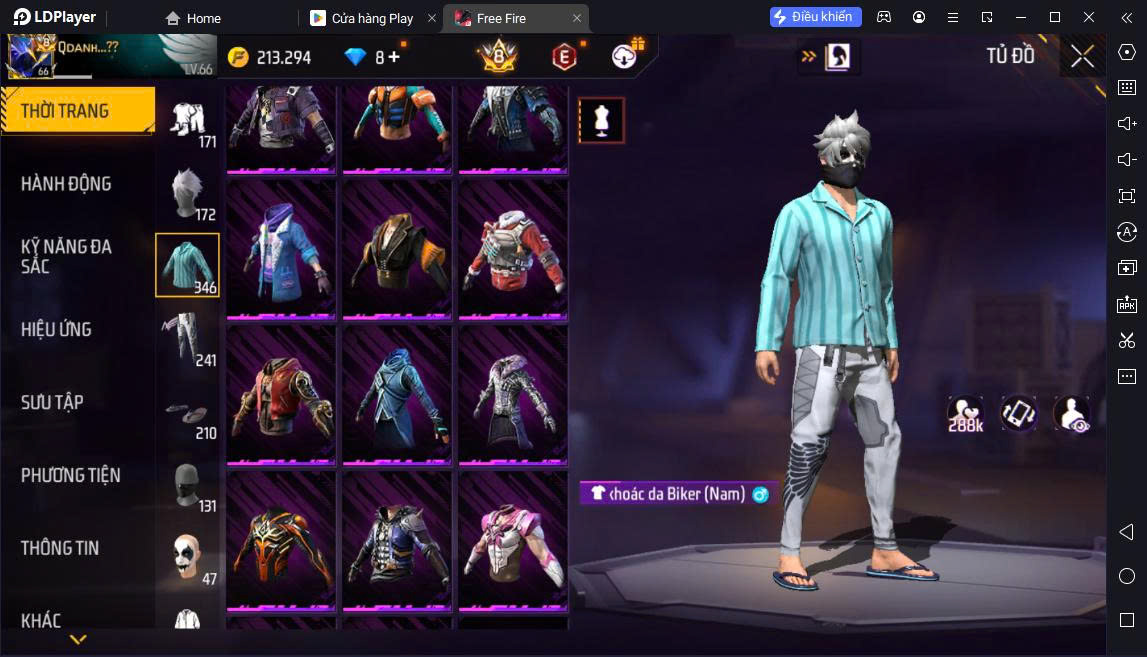This screenshot has height=657, width=1147.
Task: Select the THỜI TRANG category tab
Action: click(77, 111)
